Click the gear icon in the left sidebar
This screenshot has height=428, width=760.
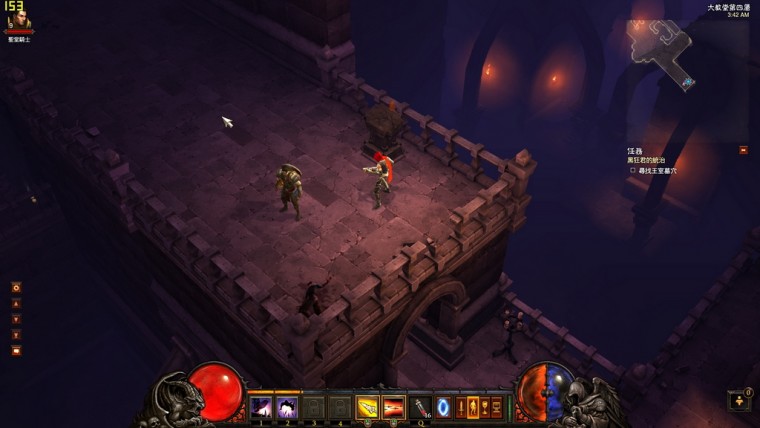coord(16,287)
